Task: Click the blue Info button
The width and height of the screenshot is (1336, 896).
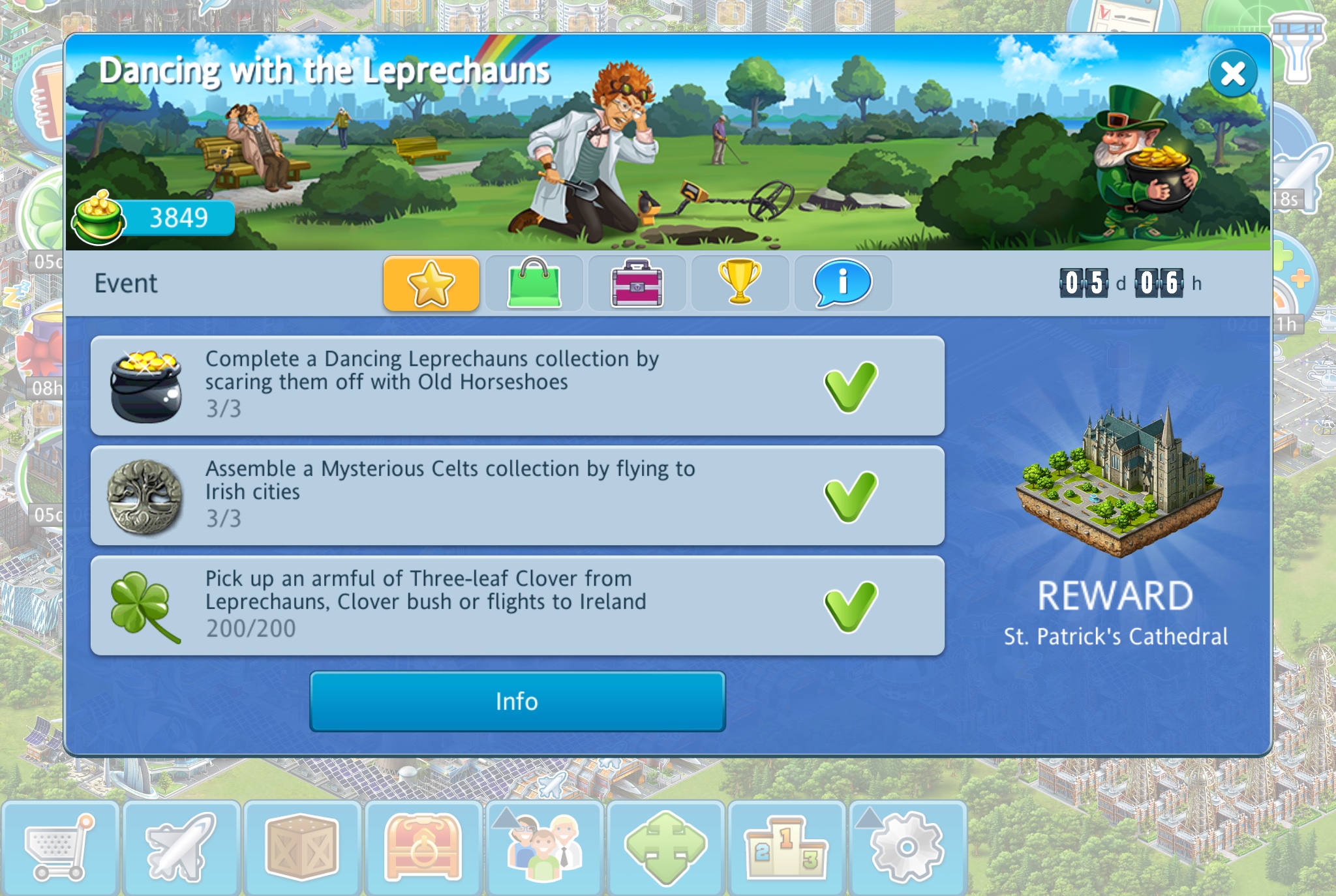Action: [517, 702]
